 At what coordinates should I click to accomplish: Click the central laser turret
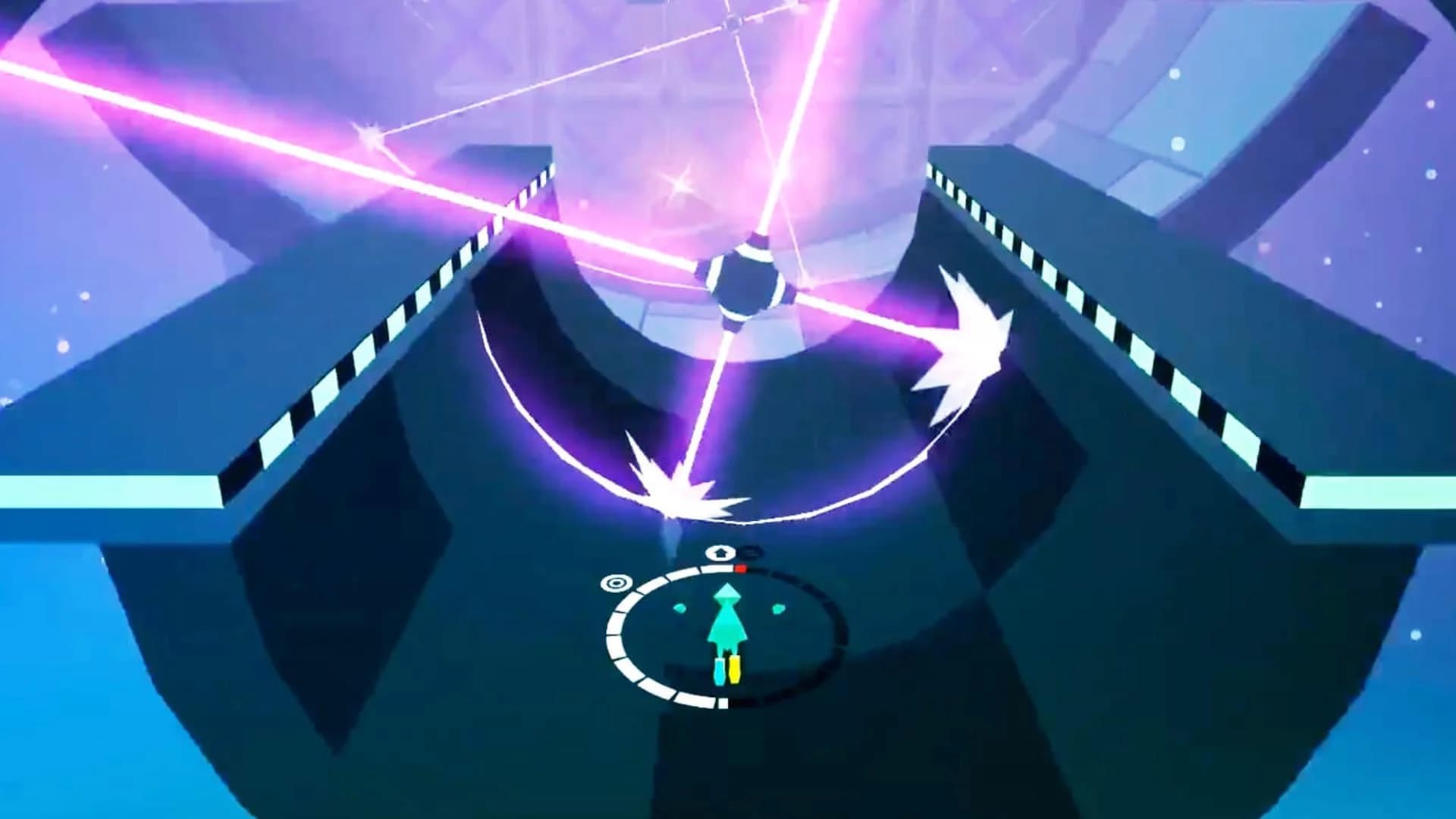[x=747, y=277]
